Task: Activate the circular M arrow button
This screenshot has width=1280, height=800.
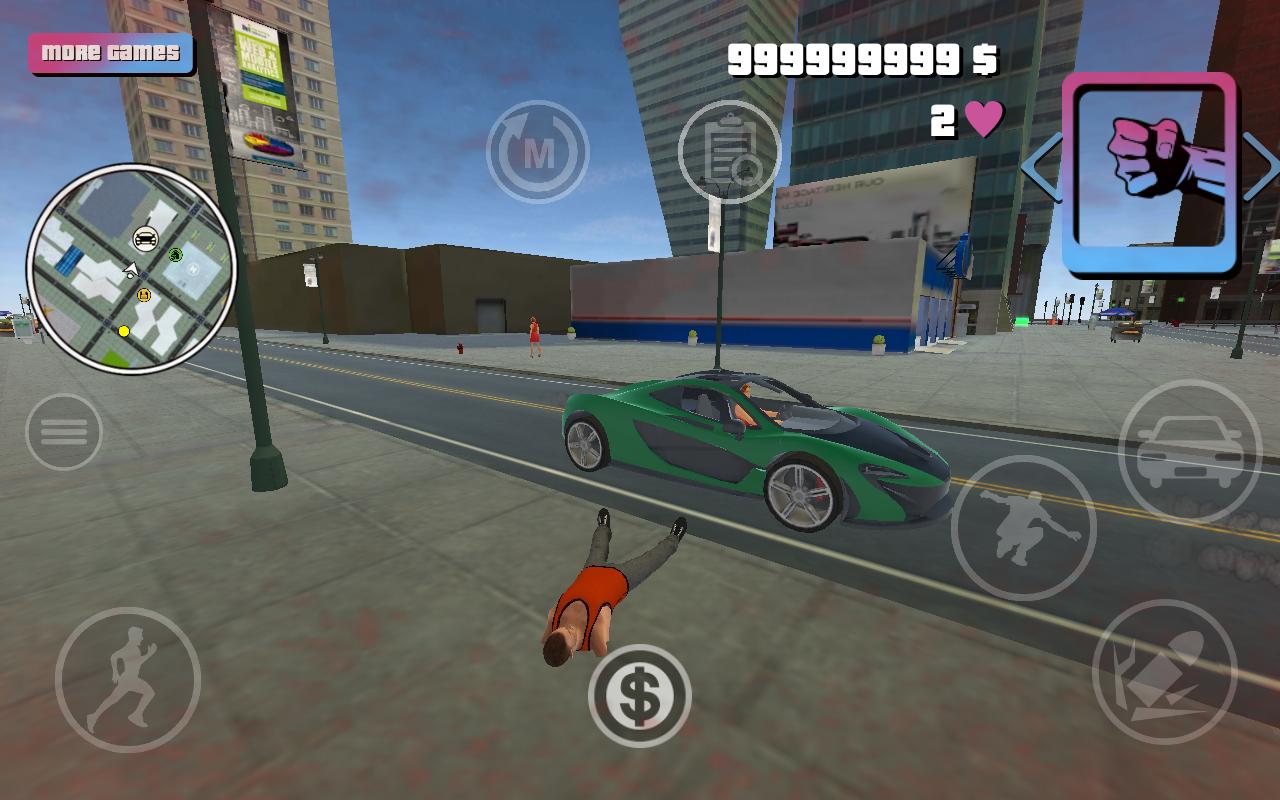Action: pos(538,152)
